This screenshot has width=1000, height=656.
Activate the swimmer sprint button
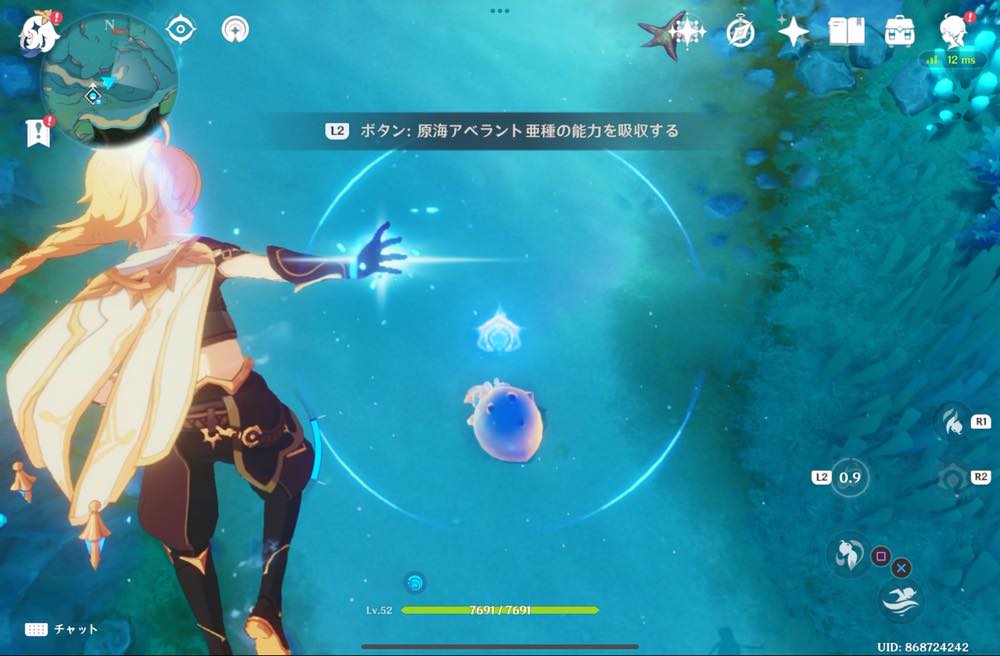tap(899, 601)
